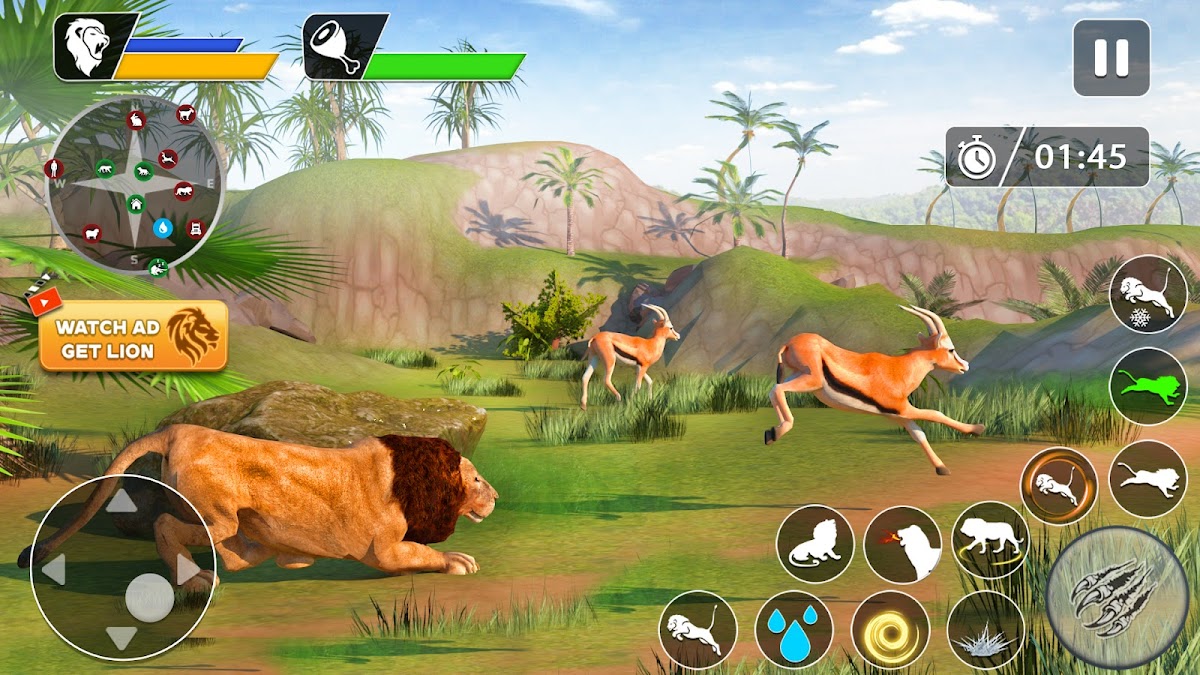Pause the game
This screenshot has height=675, width=1200.
[x=1111, y=58]
